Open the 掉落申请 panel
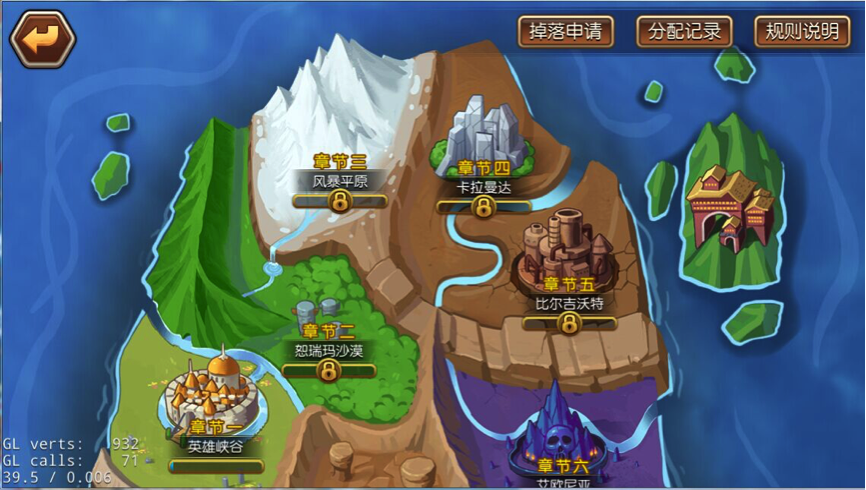Image resolution: width=866 pixels, height=490 pixels. point(565,32)
